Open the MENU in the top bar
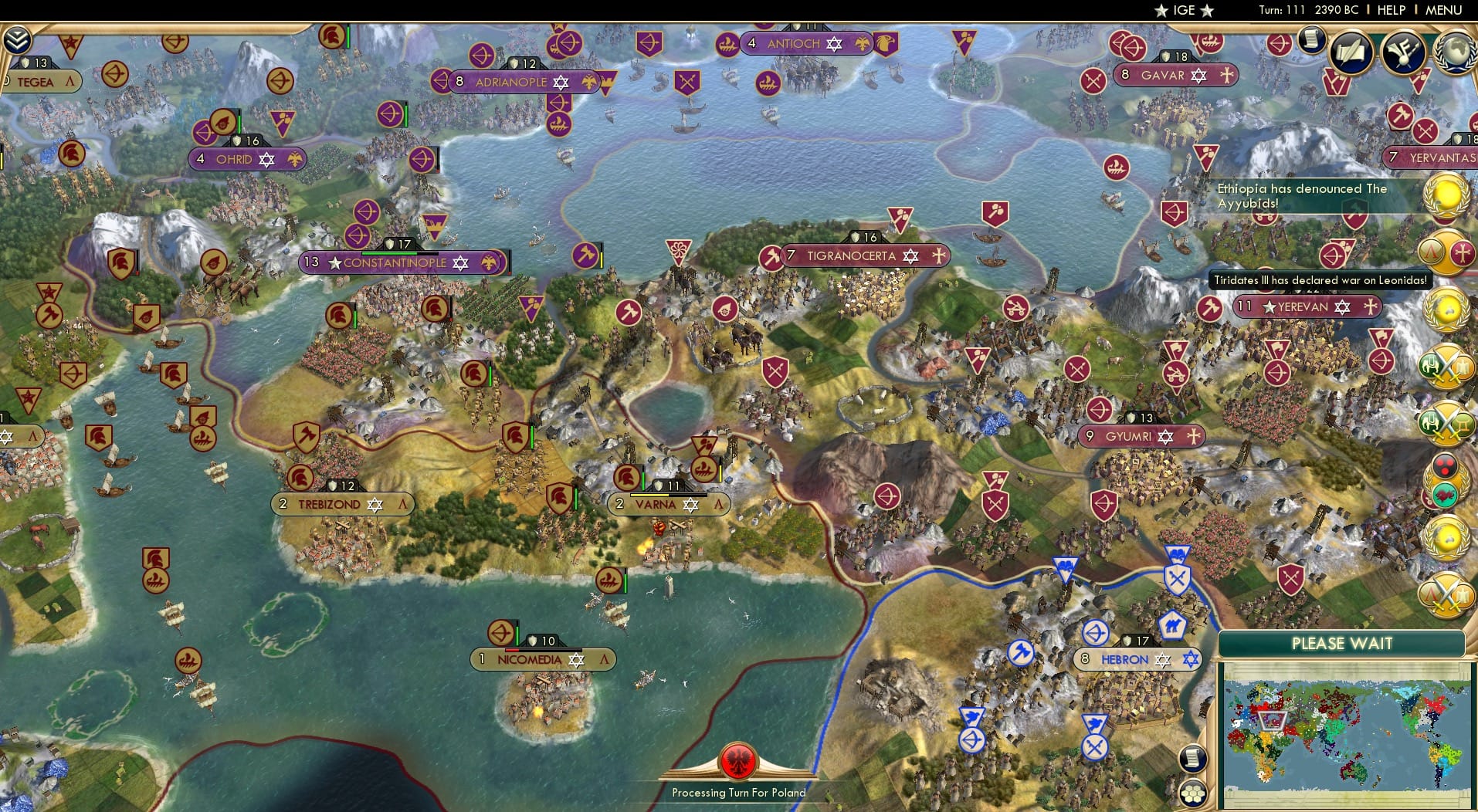This screenshot has height=812, width=1478. point(1449,10)
